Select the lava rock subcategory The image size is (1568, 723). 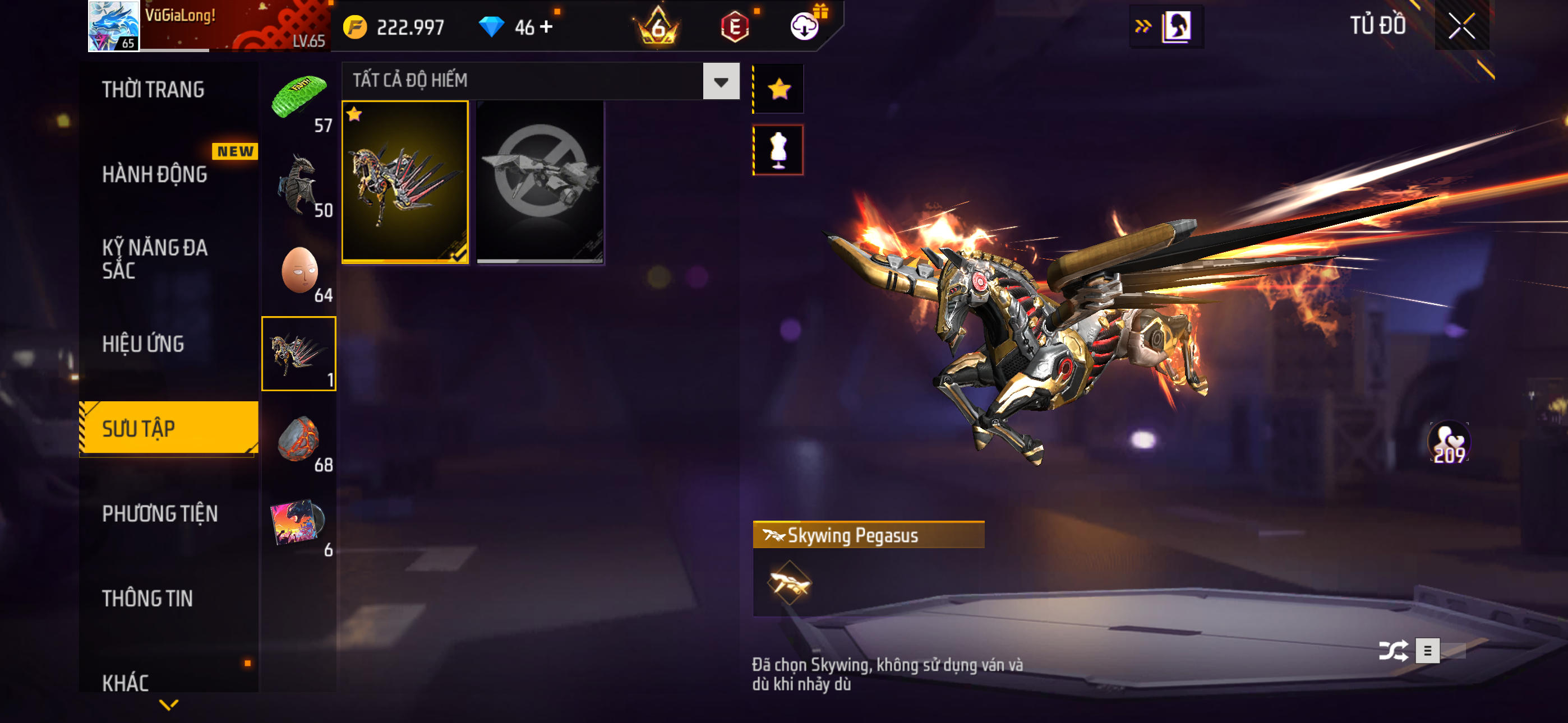coord(299,439)
